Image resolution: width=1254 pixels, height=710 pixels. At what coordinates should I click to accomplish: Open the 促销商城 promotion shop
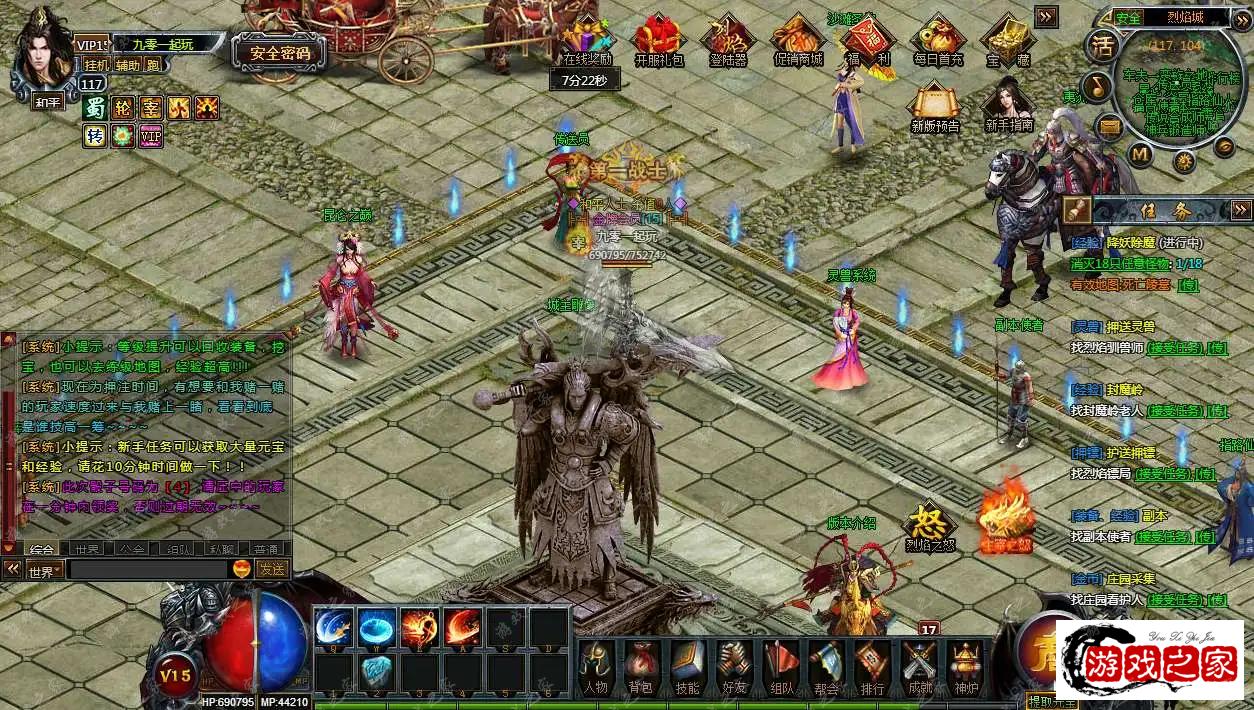[797, 40]
